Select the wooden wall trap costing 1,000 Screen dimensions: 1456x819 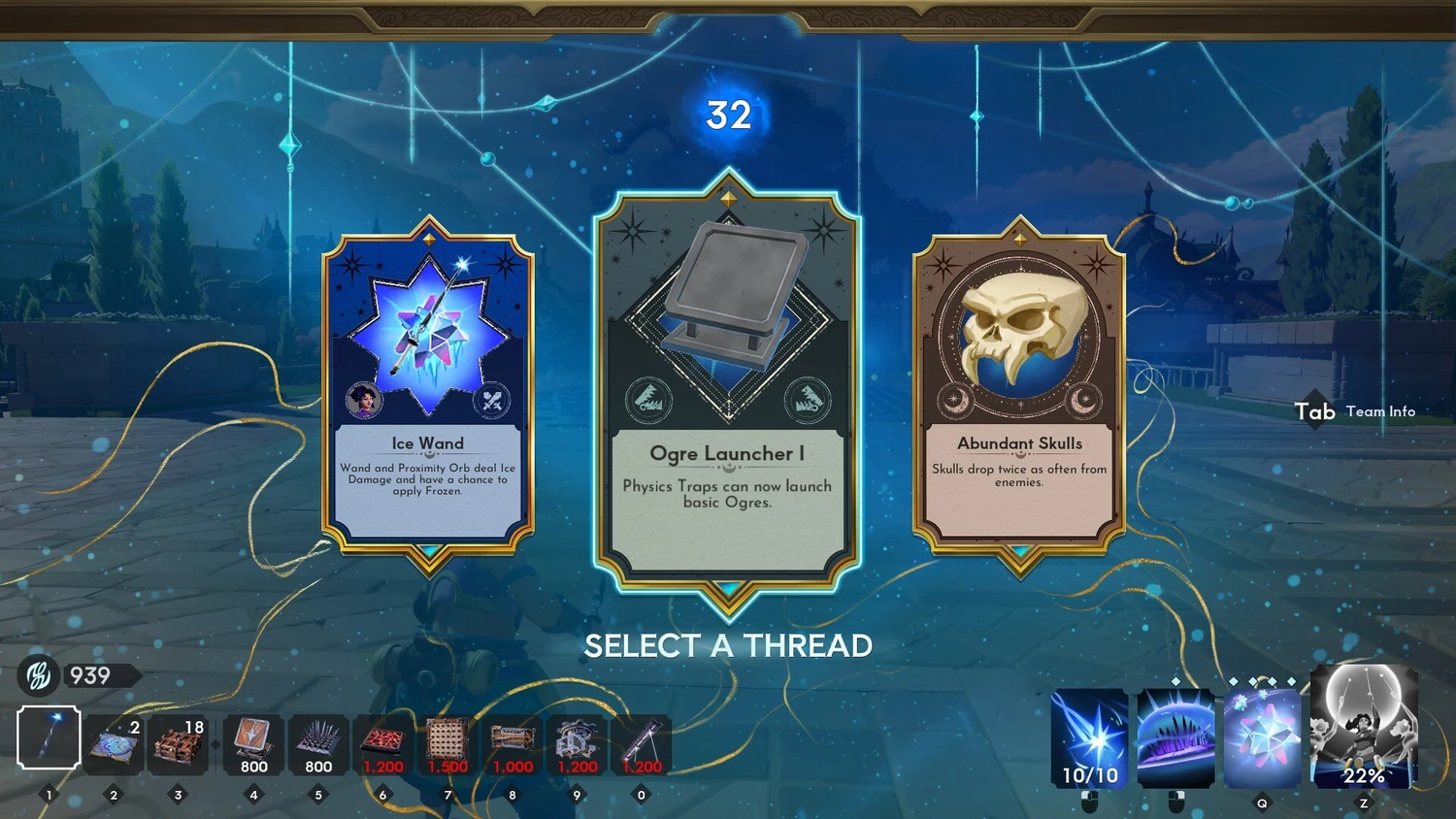513,744
